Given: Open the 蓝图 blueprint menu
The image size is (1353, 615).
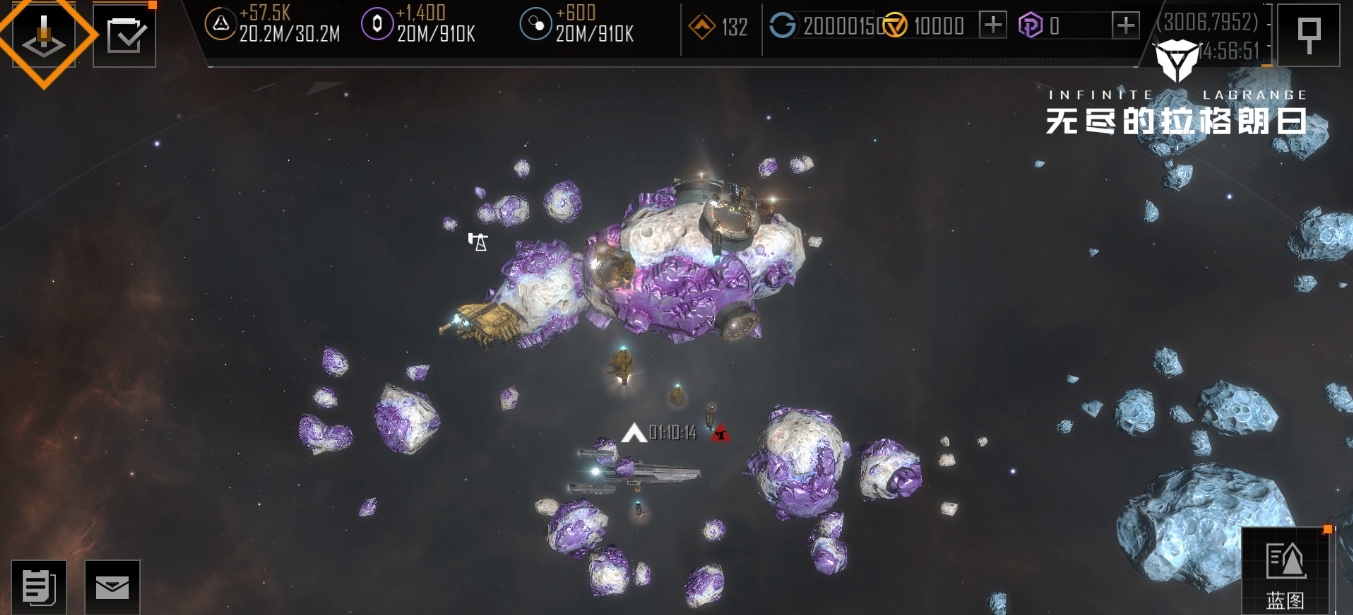Looking at the screenshot, I should point(1285,571).
